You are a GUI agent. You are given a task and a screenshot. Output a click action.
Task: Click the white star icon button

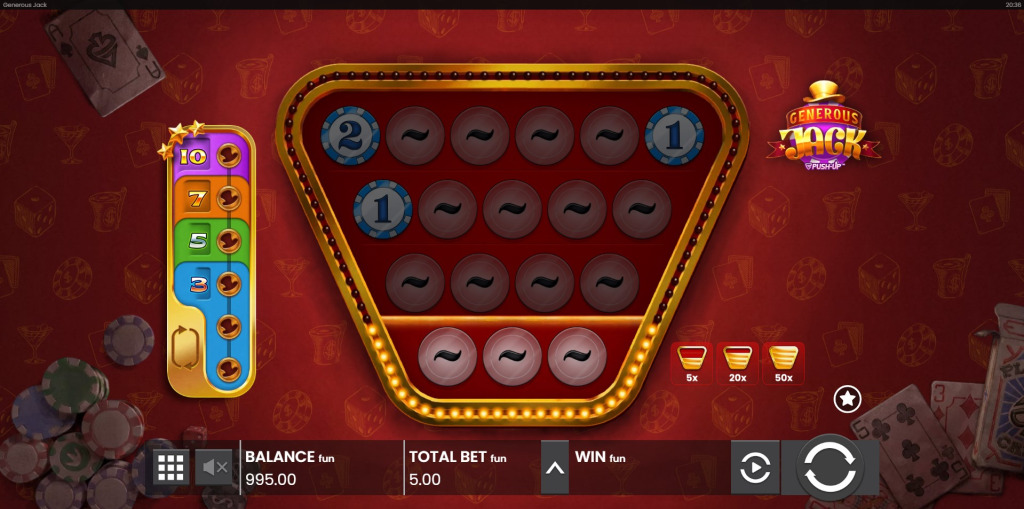click(x=847, y=399)
